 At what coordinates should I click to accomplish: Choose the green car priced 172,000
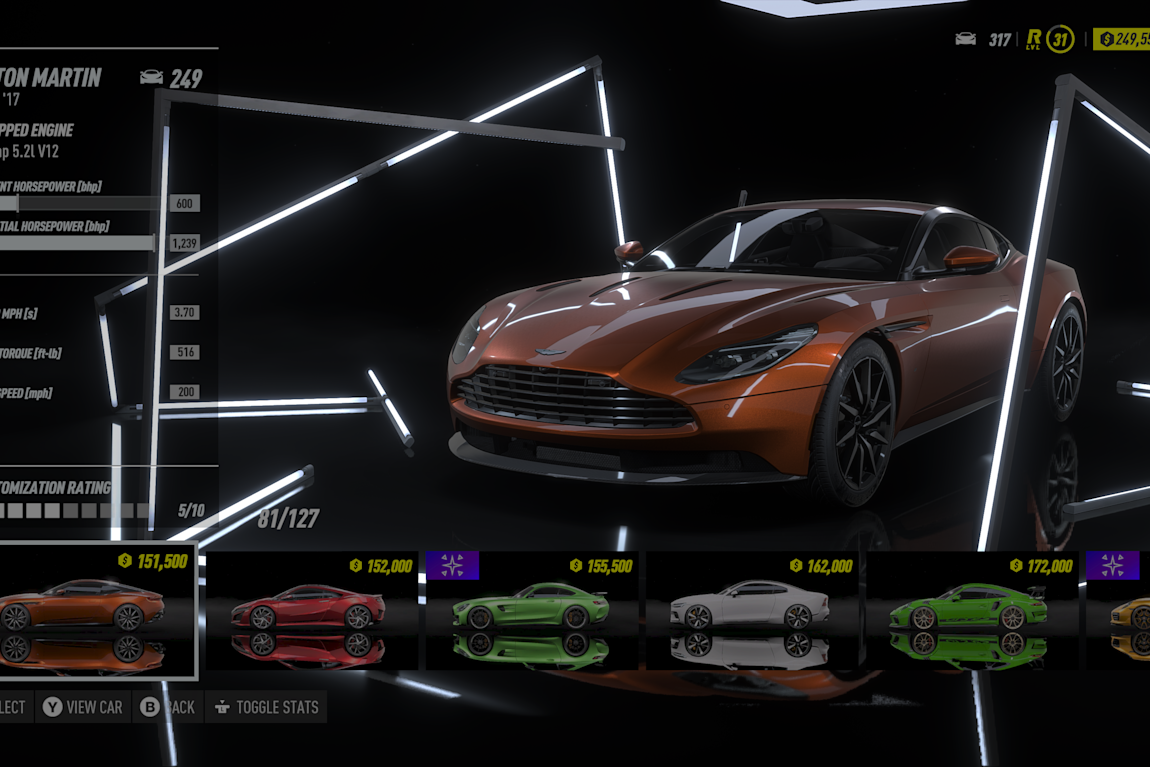[x=970, y=609]
